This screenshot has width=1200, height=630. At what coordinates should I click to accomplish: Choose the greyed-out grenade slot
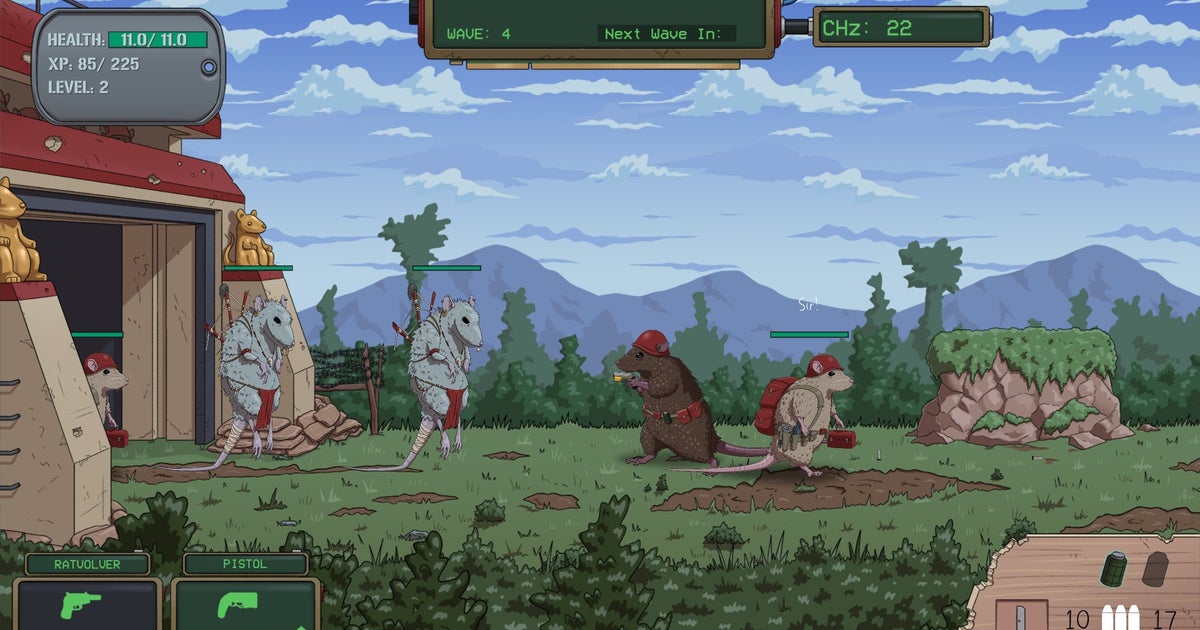(x=1155, y=568)
